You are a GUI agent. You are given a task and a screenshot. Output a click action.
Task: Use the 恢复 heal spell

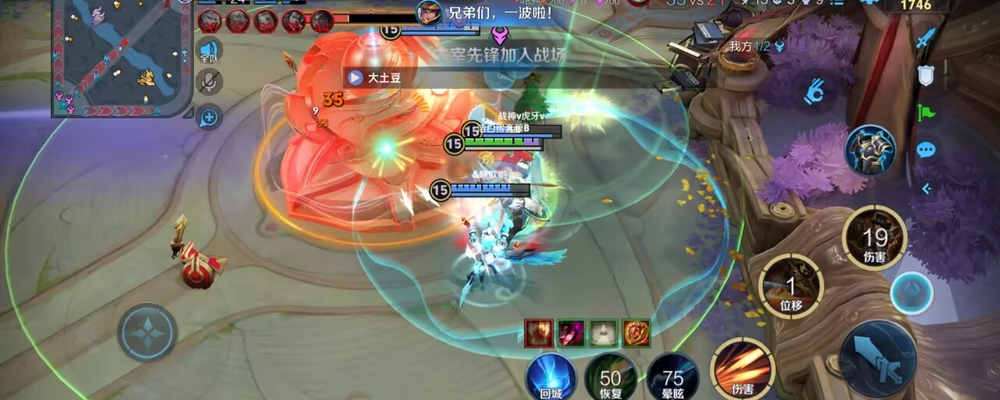click(x=610, y=377)
